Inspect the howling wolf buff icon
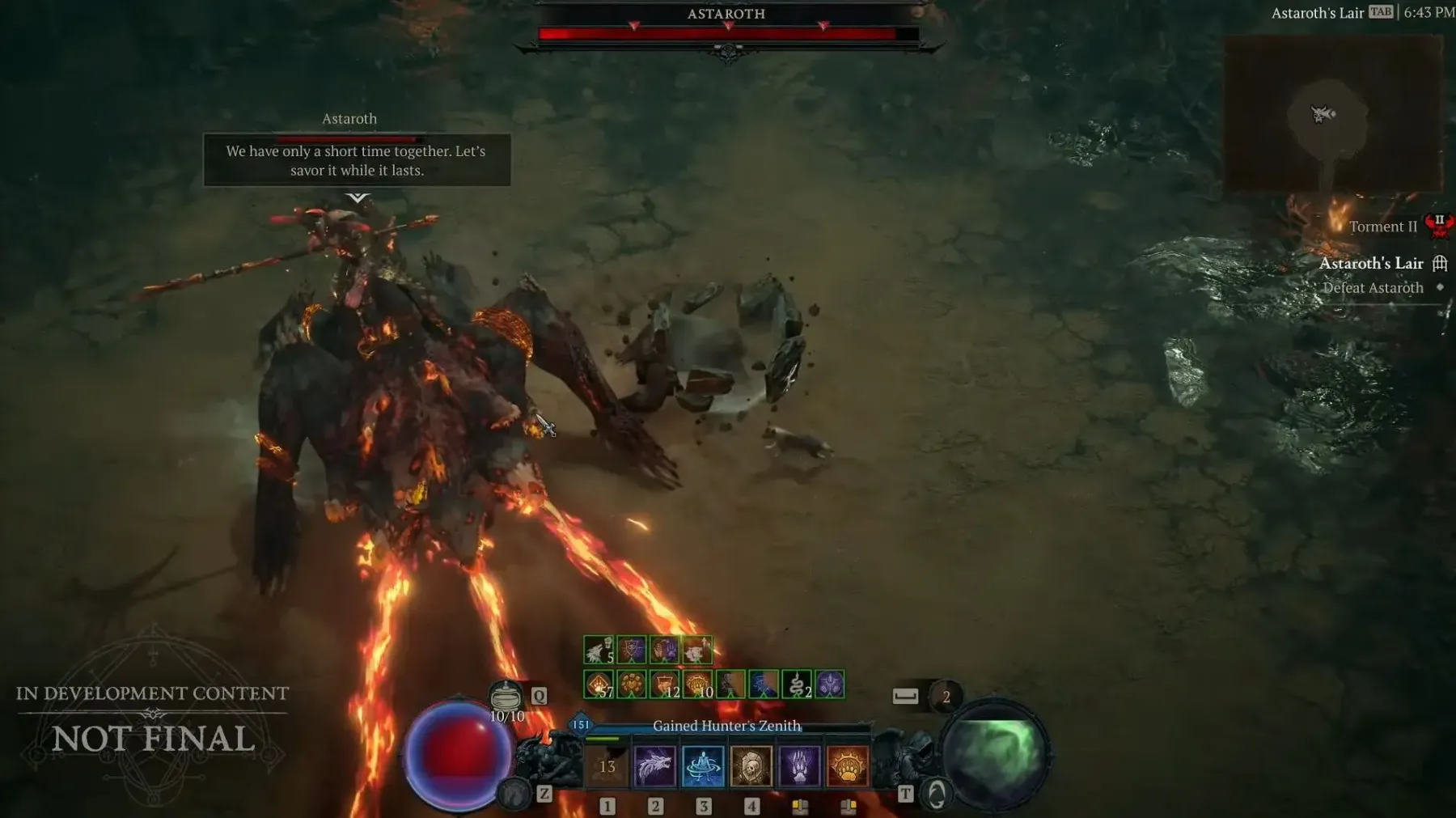 (x=598, y=650)
